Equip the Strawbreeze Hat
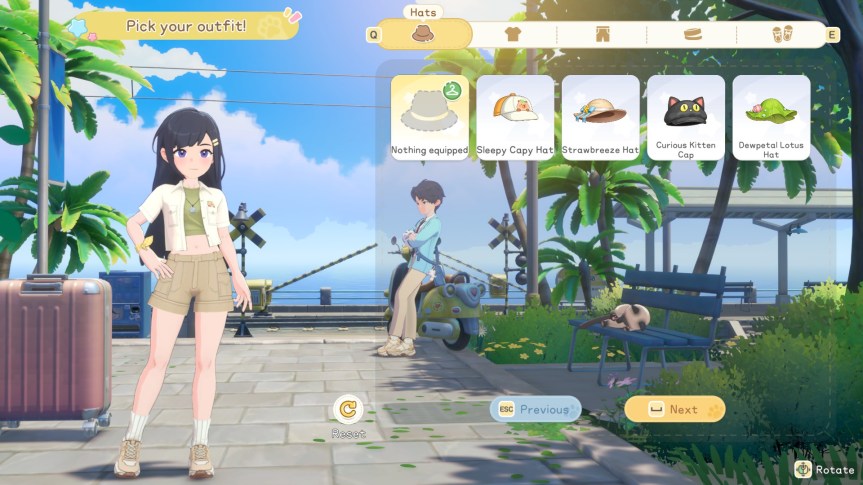The width and height of the screenshot is (863, 485). click(600, 116)
